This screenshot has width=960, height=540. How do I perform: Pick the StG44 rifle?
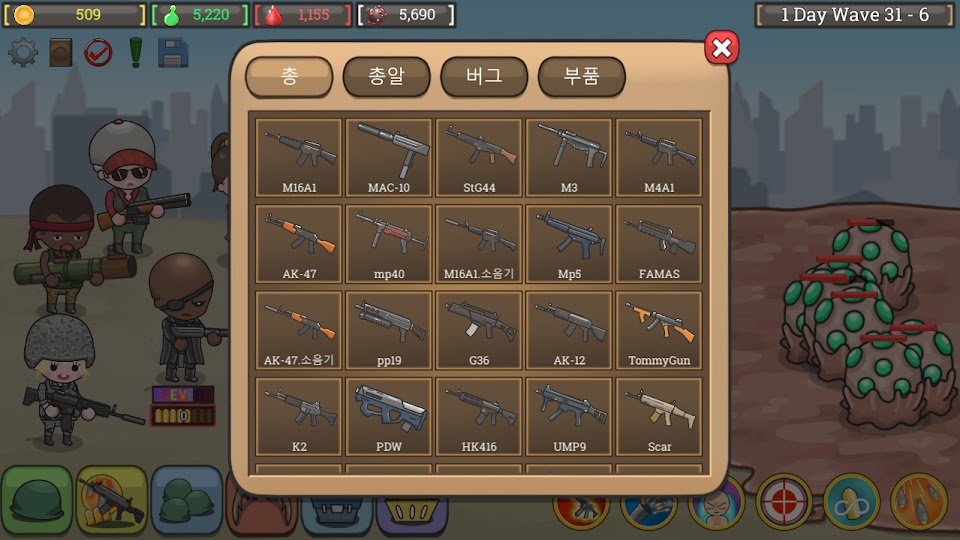(x=479, y=157)
